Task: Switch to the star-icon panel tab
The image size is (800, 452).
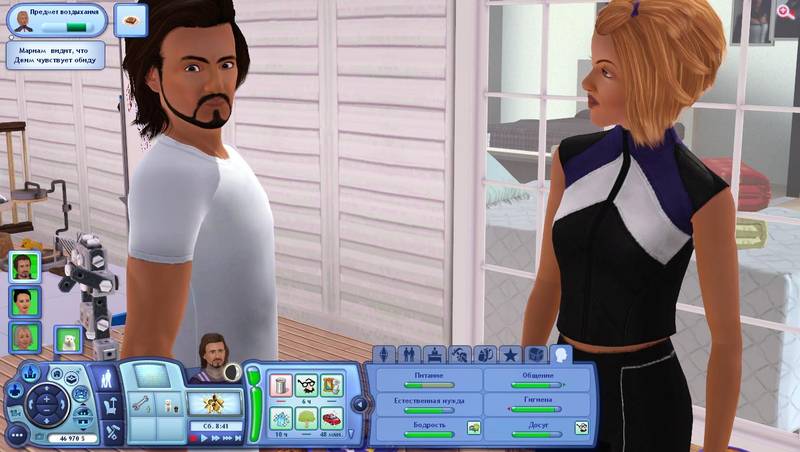Action: (x=511, y=354)
